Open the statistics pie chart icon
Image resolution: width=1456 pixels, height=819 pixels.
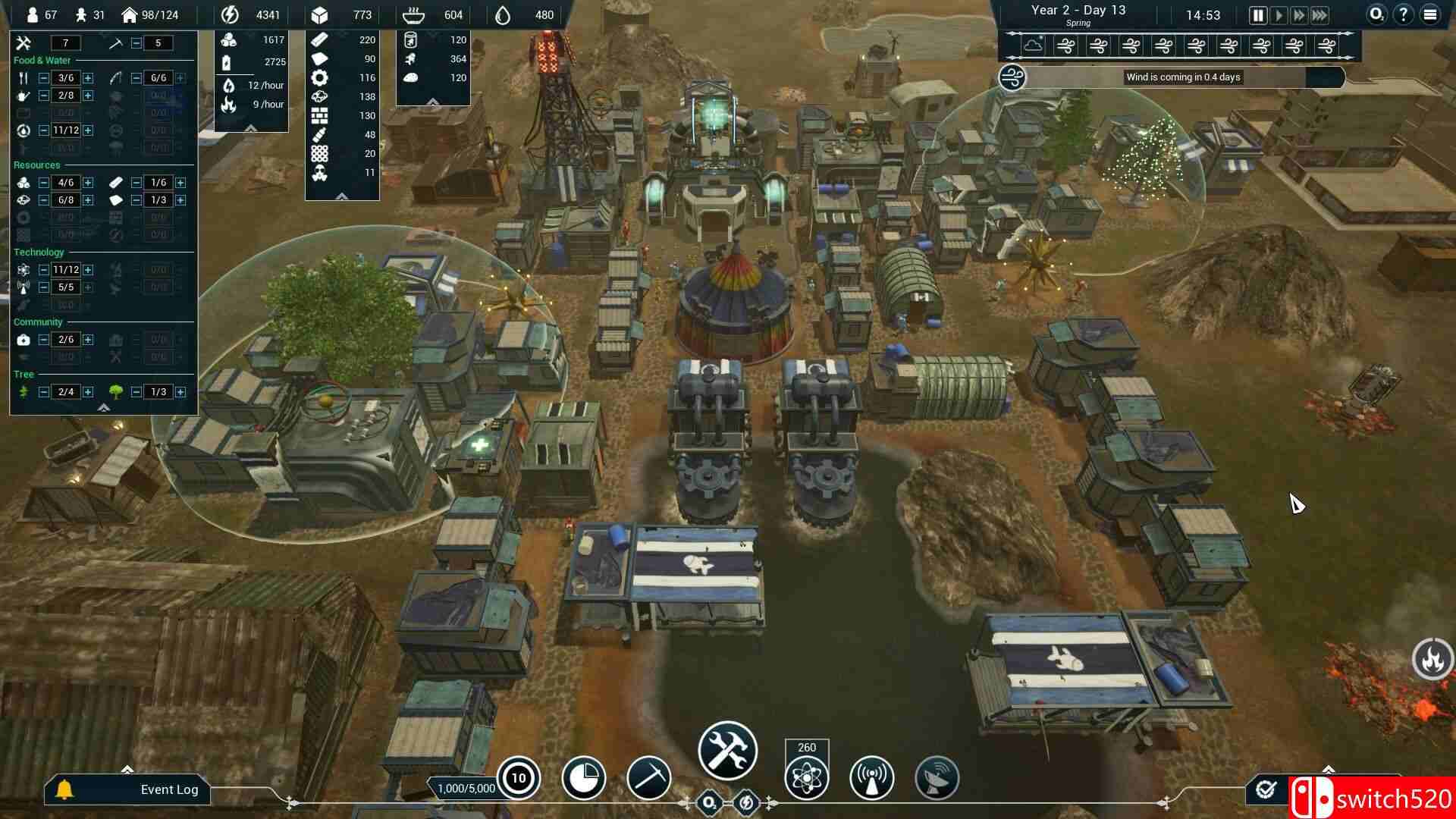[x=584, y=778]
